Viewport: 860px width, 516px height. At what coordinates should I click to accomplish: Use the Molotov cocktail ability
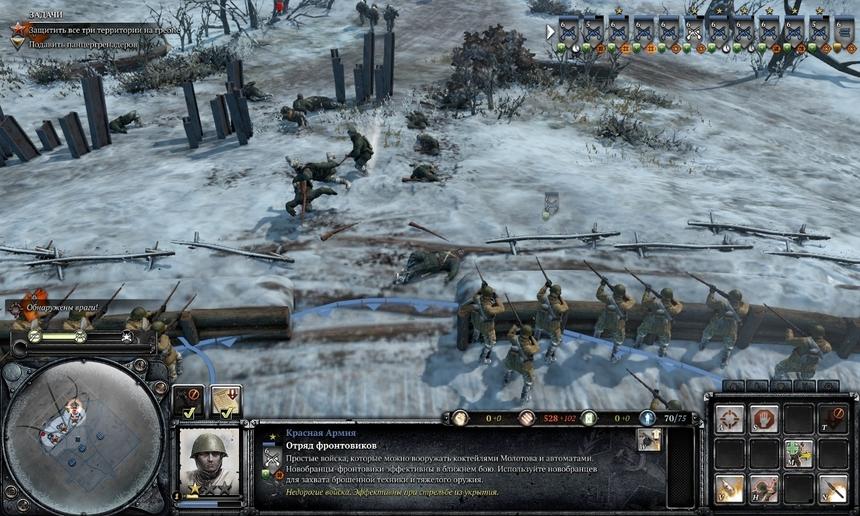[x=729, y=487]
